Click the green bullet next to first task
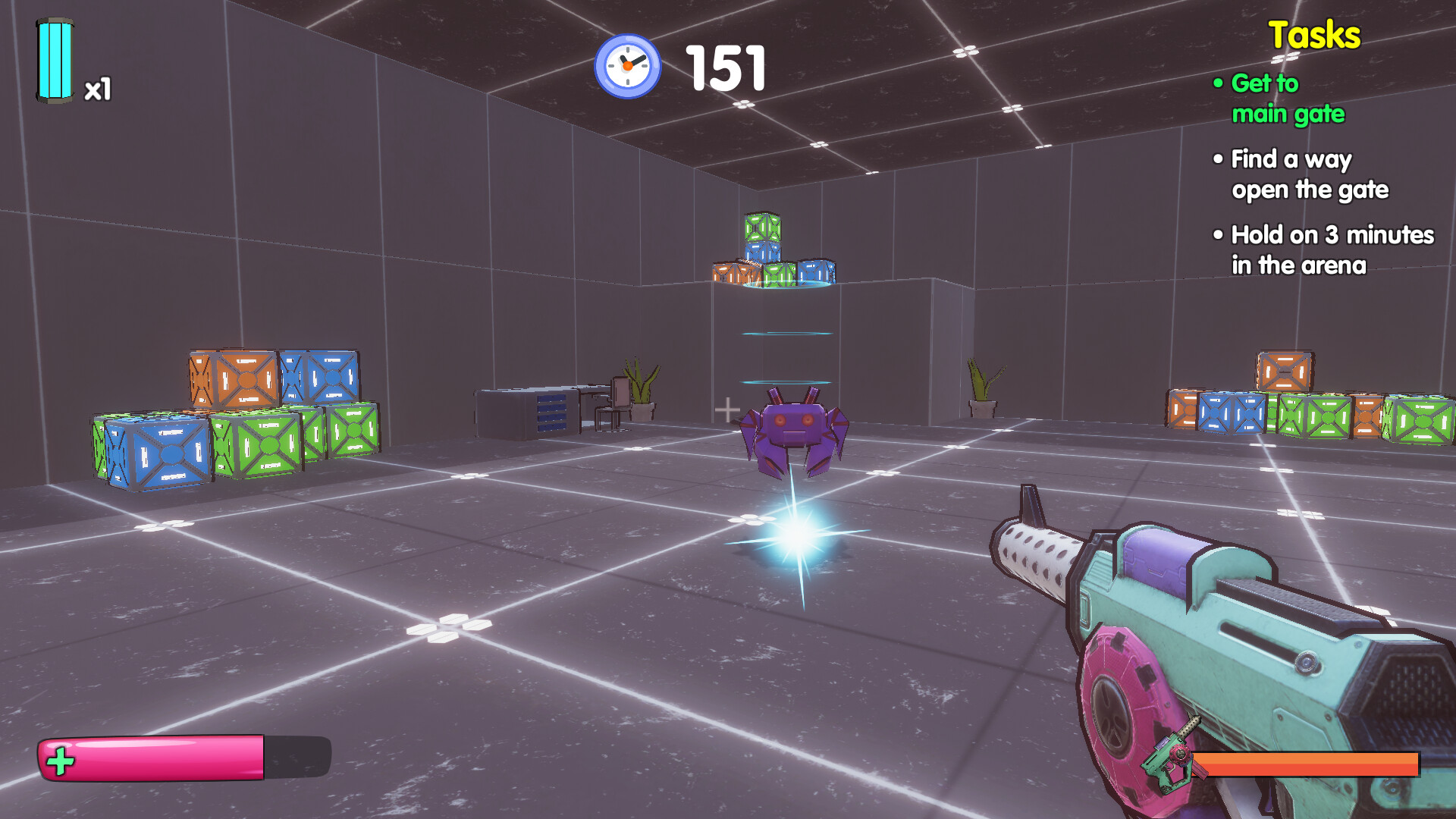 (x=1219, y=83)
